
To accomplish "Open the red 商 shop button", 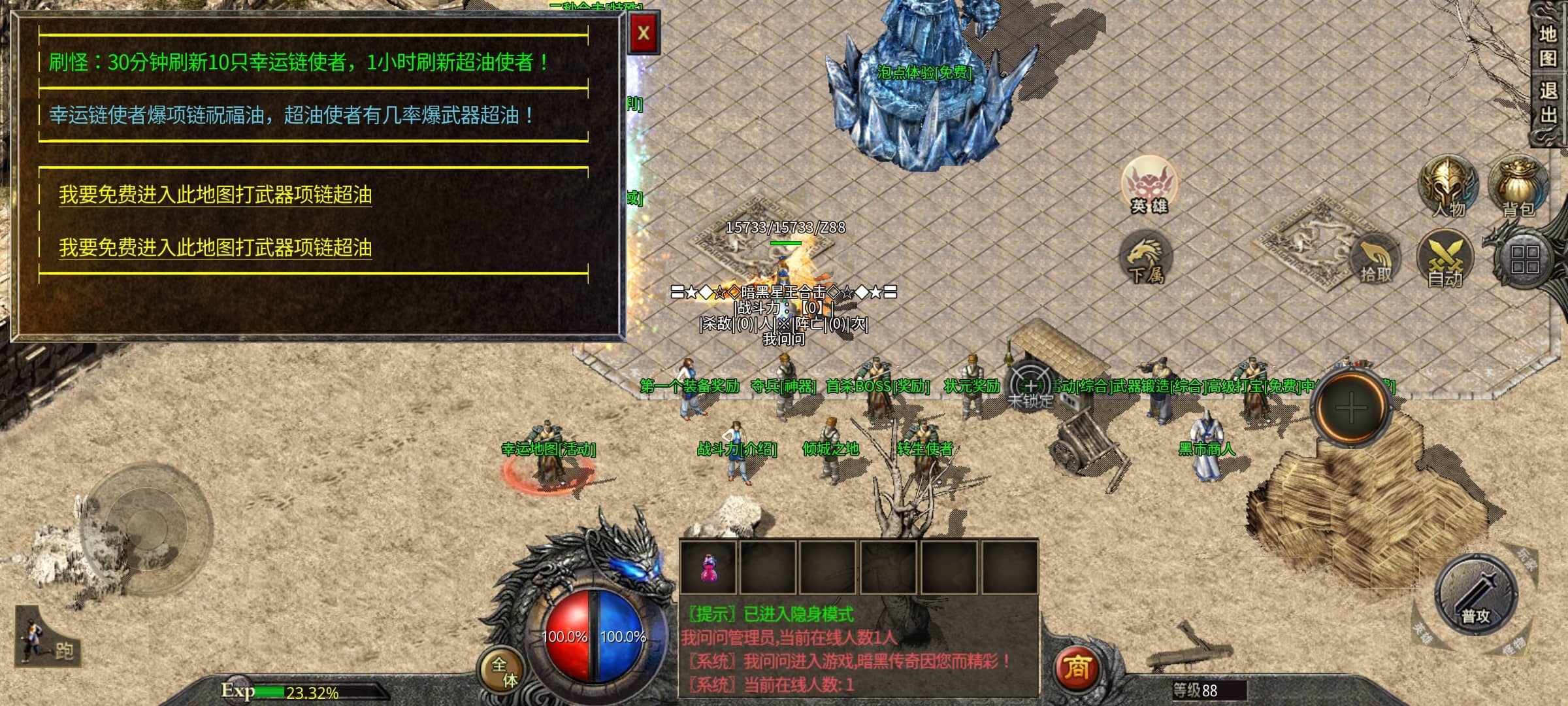I will point(1077,668).
